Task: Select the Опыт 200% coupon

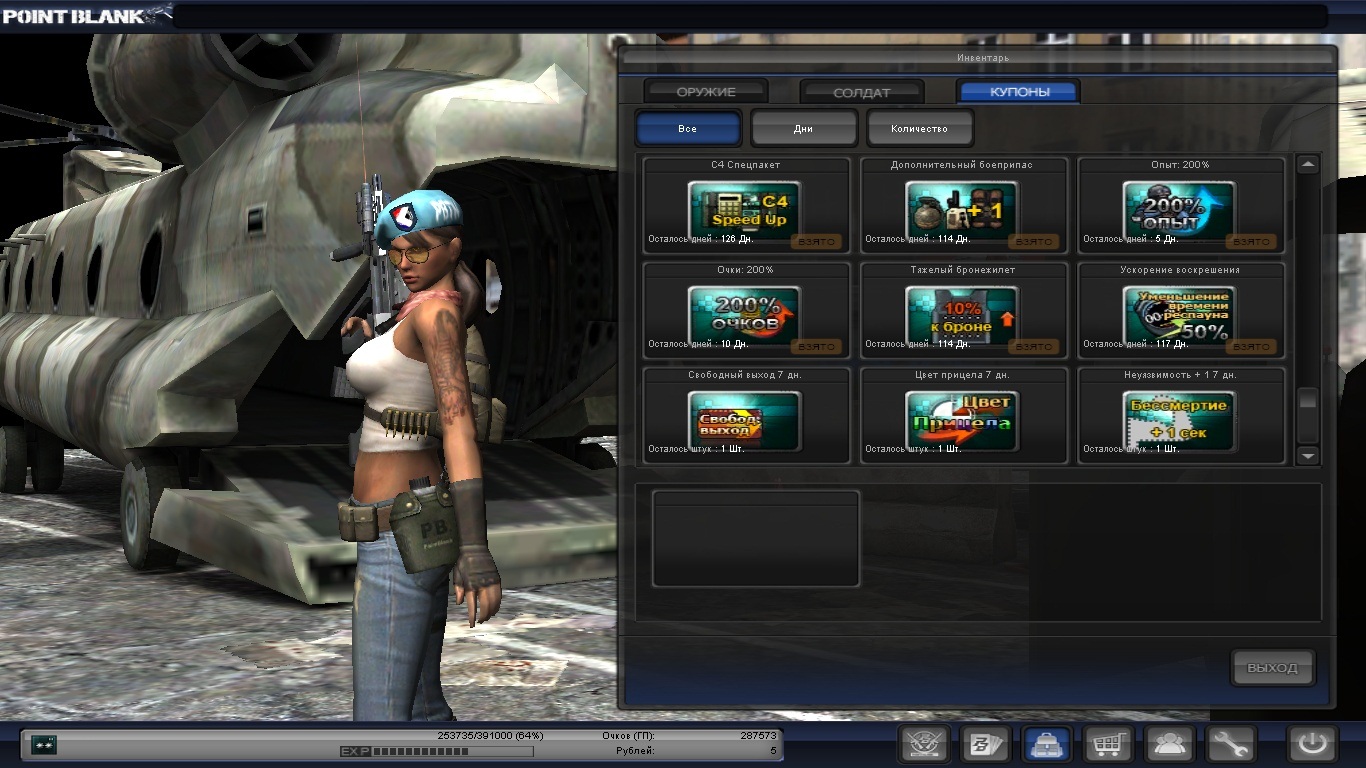Action: click(x=1179, y=209)
